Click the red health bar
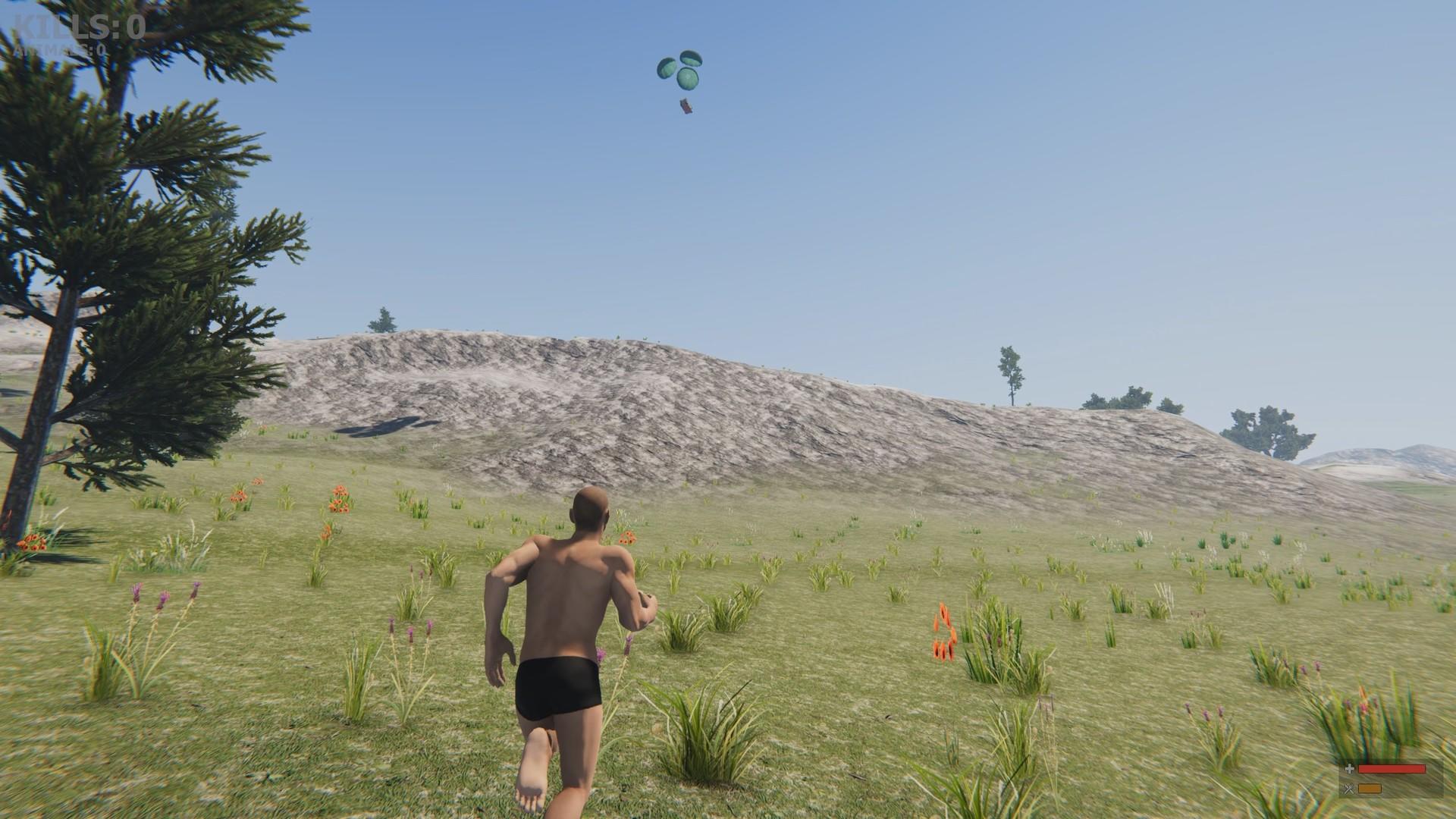The width and height of the screenshot is (1456, 819). pyautogui.click(x=1392, y=768)
